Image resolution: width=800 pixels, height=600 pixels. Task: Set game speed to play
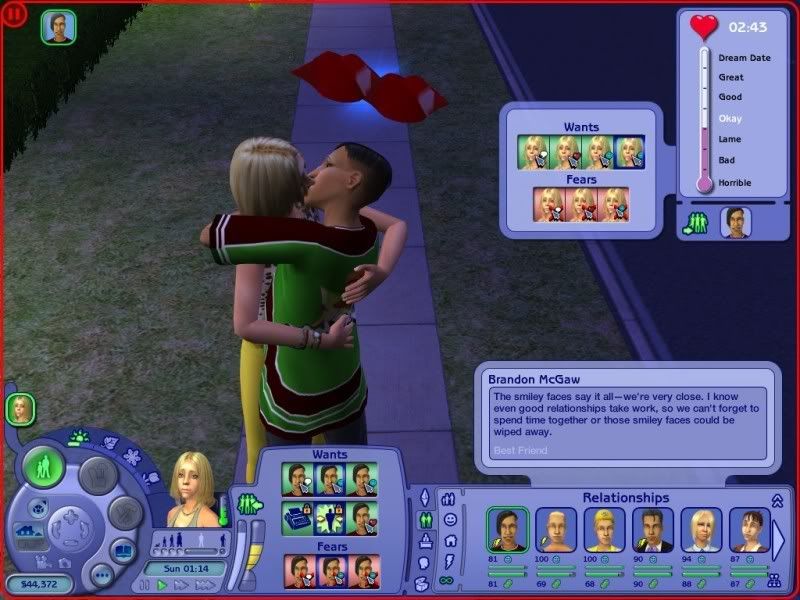161,585
